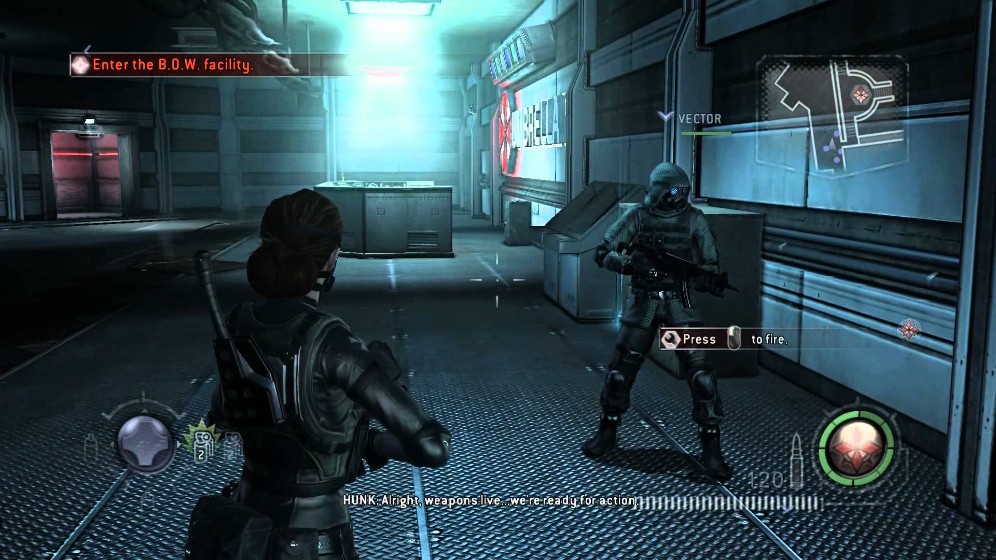Click the red objective marker on the minimap
Viewport: 996px width, 560px height.
pyautogui.click(x=857, y=94)
